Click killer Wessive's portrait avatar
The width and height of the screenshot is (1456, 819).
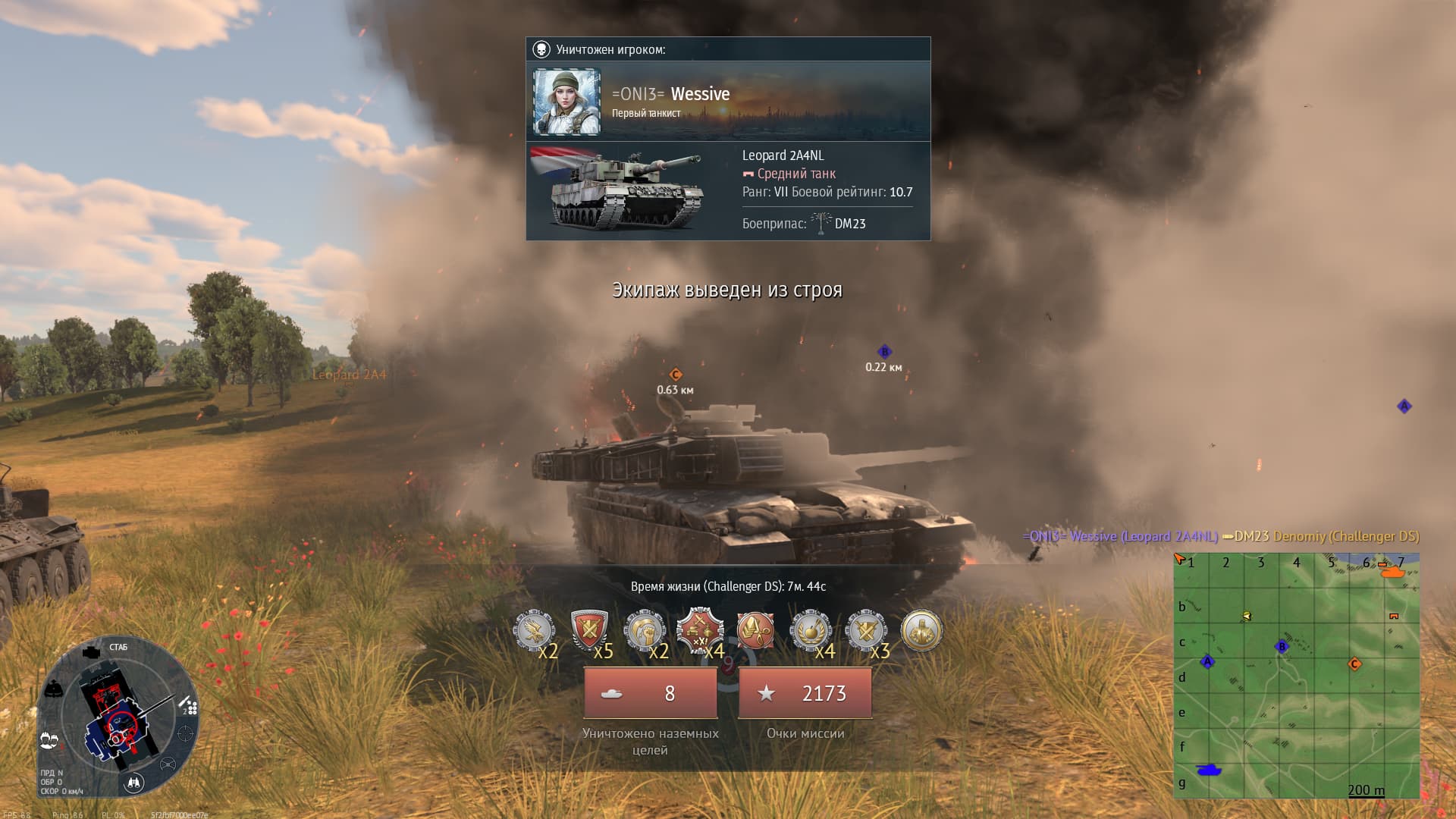(x=566, y=102)
